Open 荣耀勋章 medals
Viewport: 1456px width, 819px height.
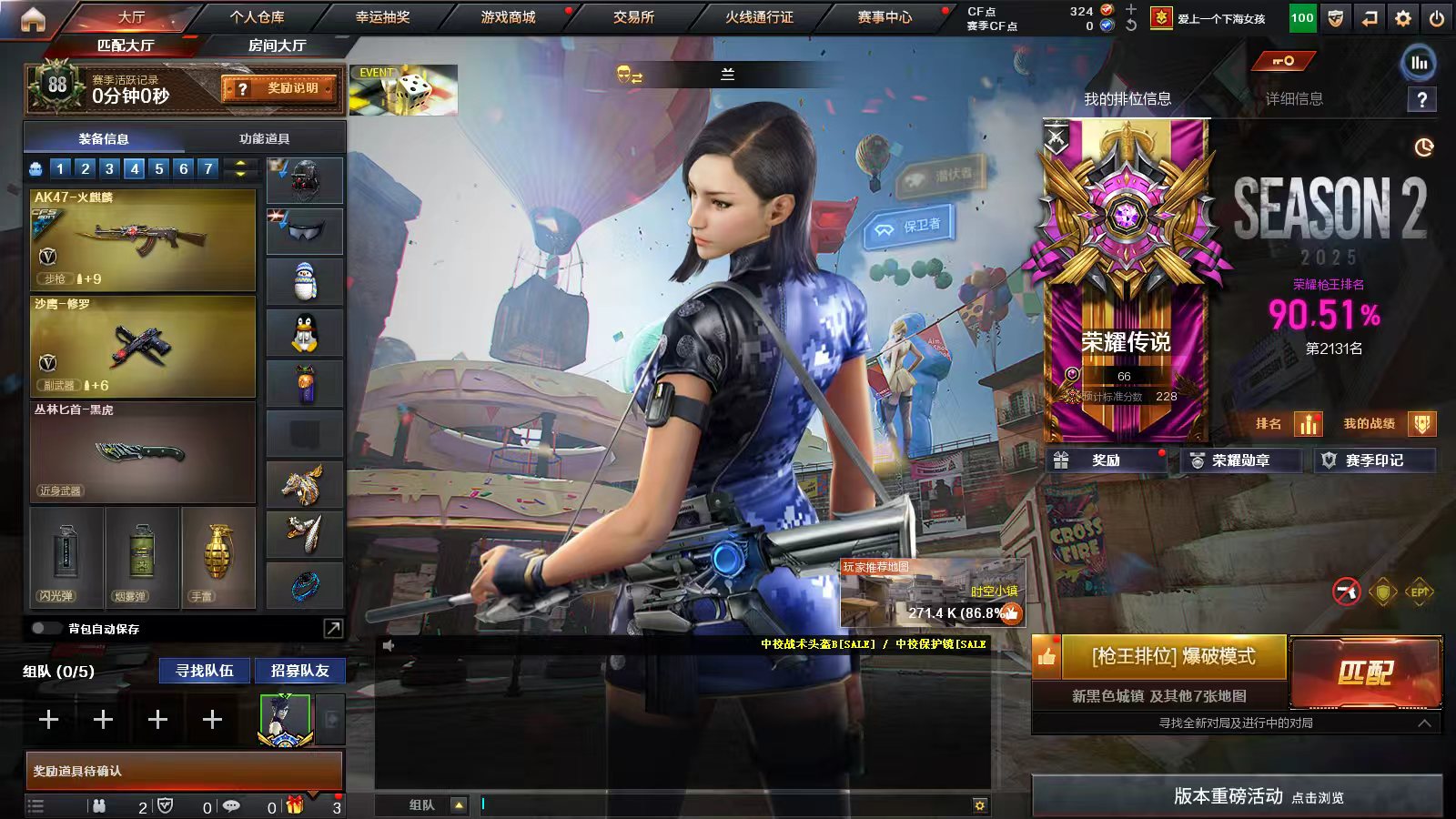click(x=1240, y=460)
